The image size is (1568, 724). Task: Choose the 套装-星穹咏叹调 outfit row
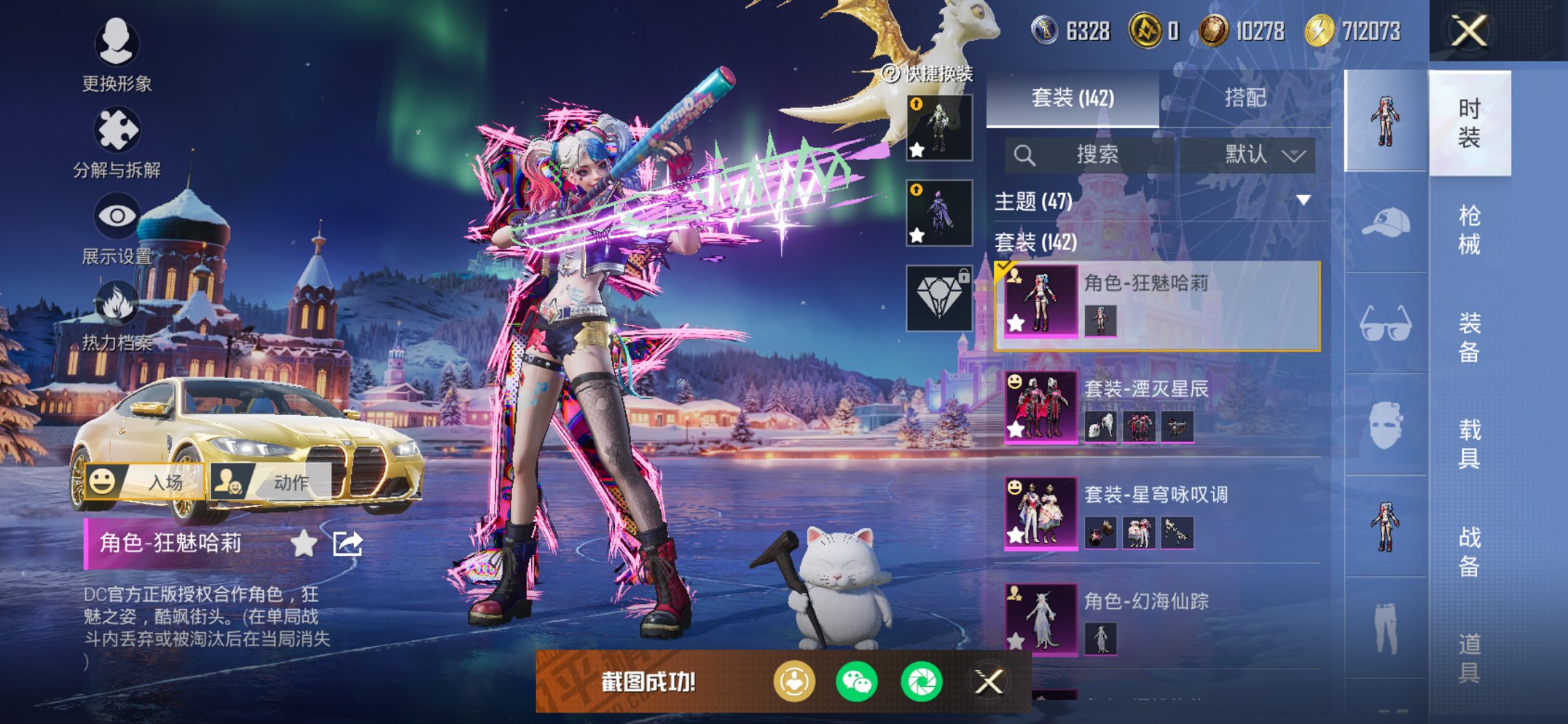(1159, 513)
